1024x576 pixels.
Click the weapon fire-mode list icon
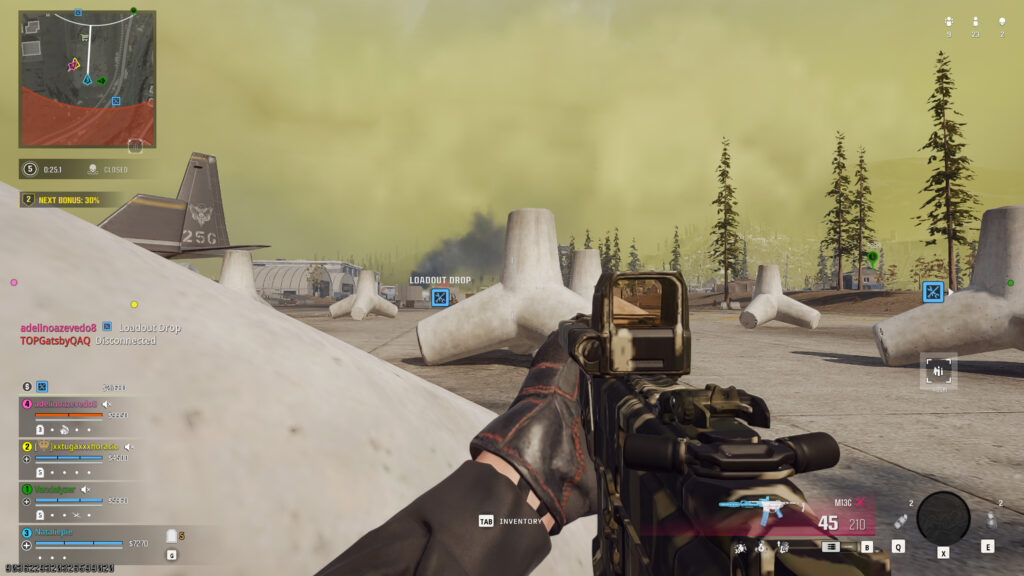[x=830, y=547]
